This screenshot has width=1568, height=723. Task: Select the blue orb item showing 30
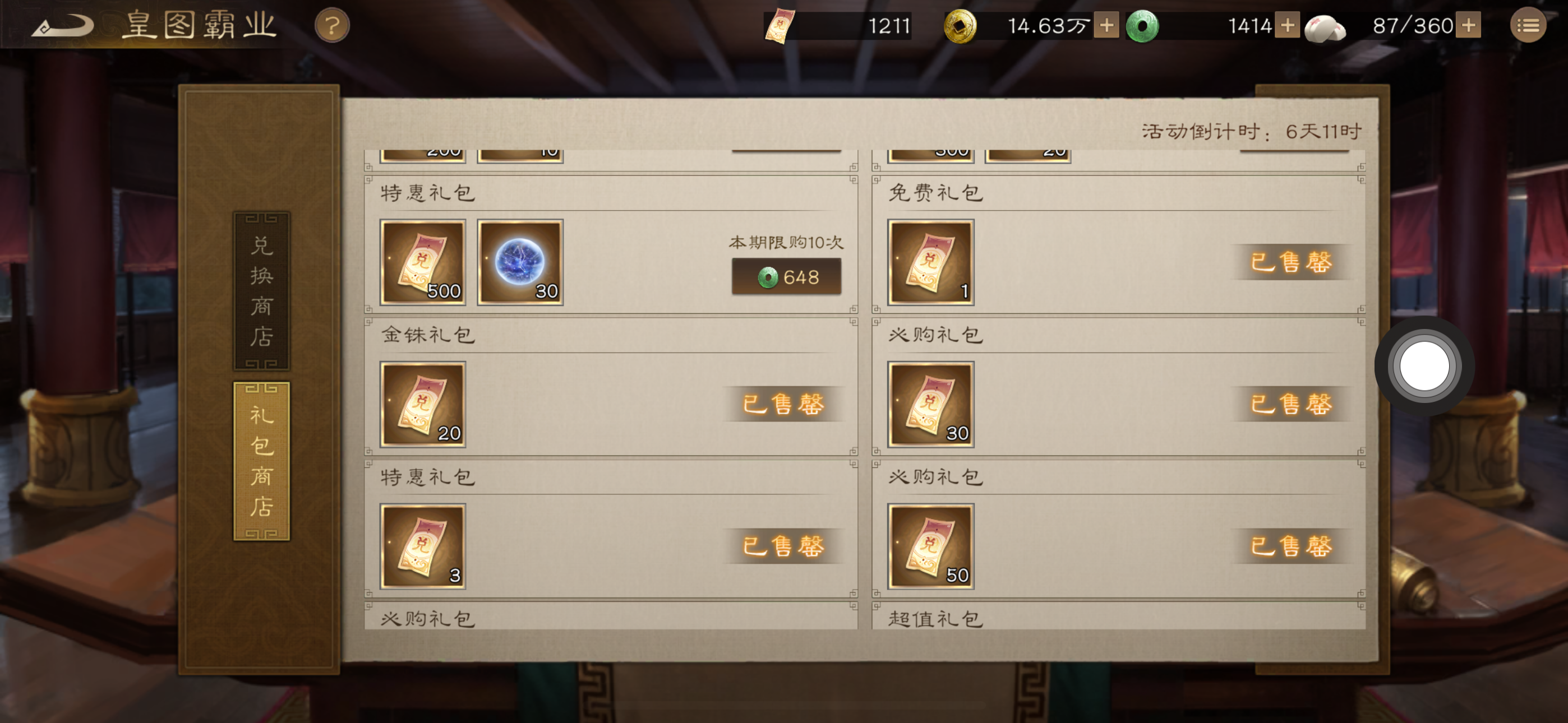(522, 263)
